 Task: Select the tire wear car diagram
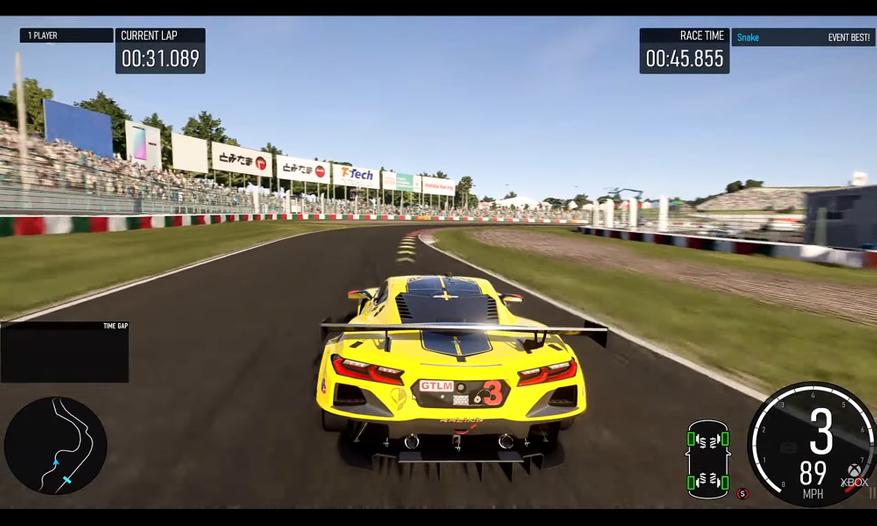click(707, 459)
